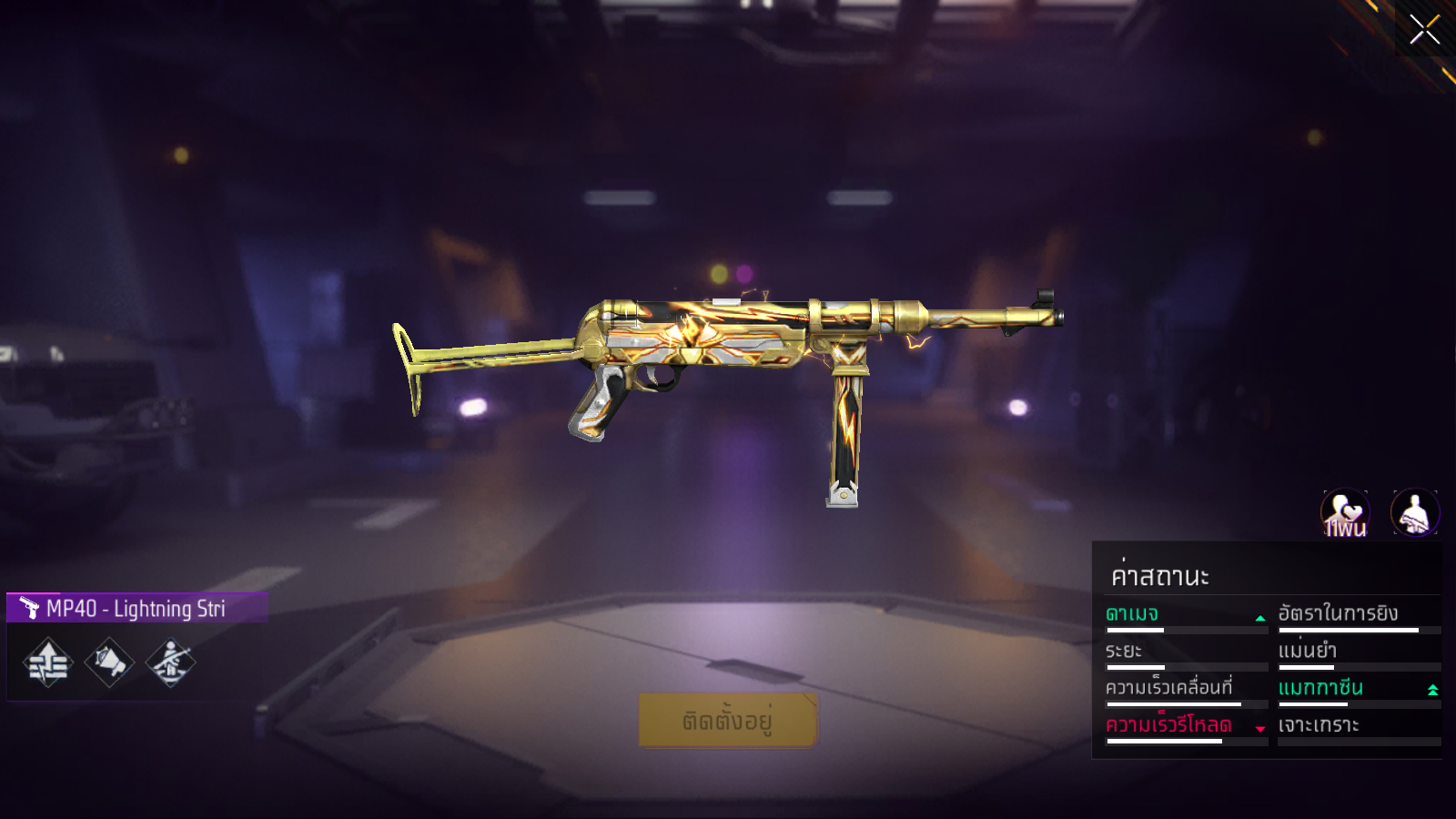Show the character holding weapon preview
The height and width of the screenshot is (819, 1456).
(1415, 513)
